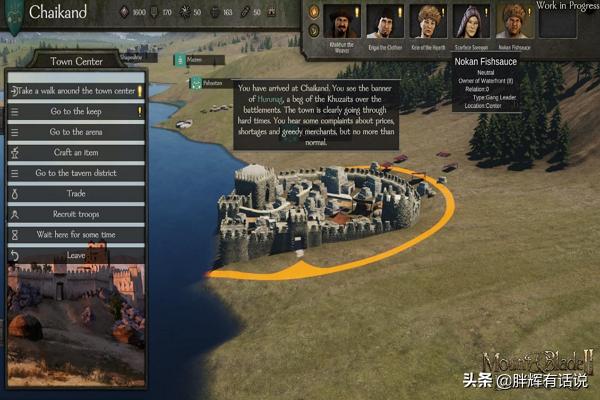Select Erigai the Clothier's portrait

[x=385, y=21]
